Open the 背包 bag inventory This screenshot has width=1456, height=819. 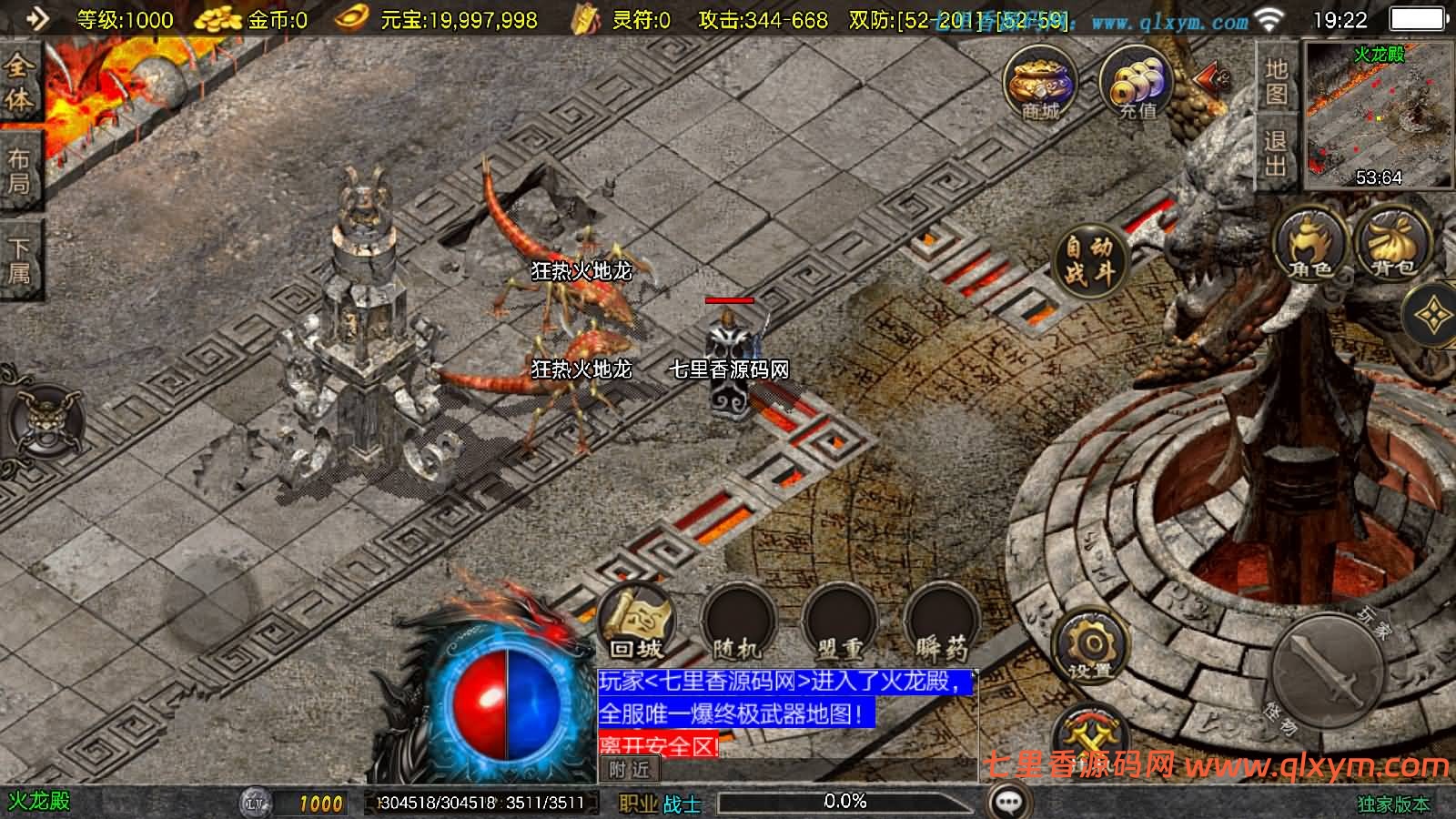tap(1392, 244)
